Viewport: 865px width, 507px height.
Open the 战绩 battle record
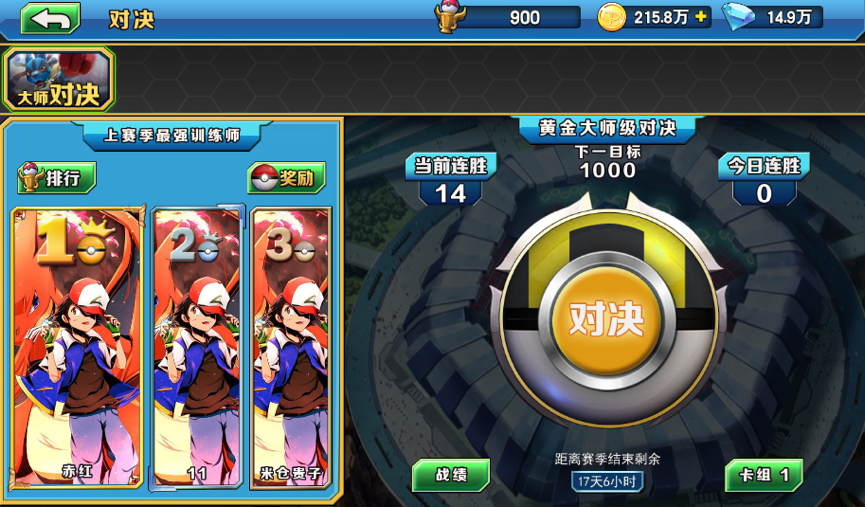pos(450,475)
